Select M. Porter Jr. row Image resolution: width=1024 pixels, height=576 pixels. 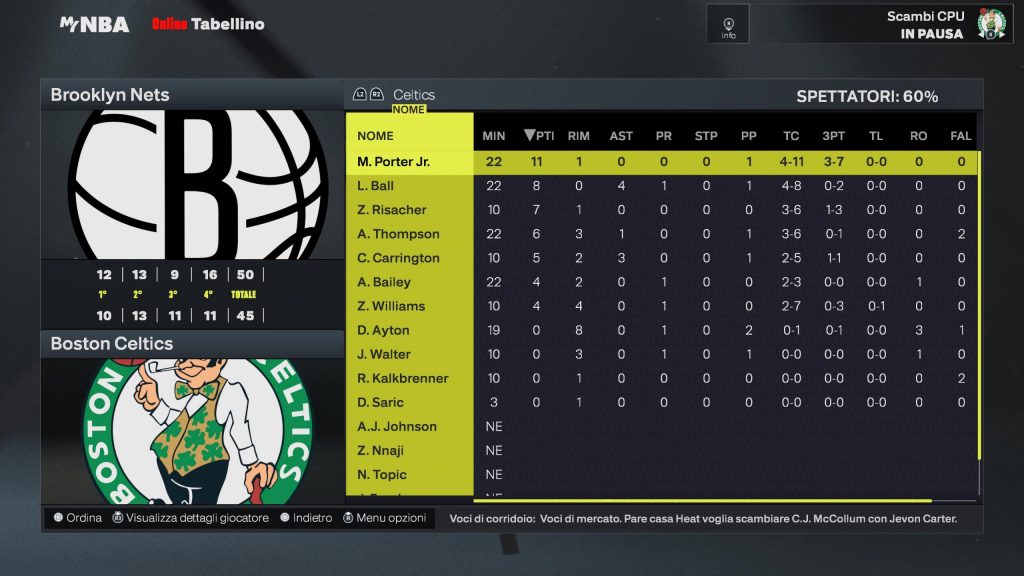click(x=394, y=162)
